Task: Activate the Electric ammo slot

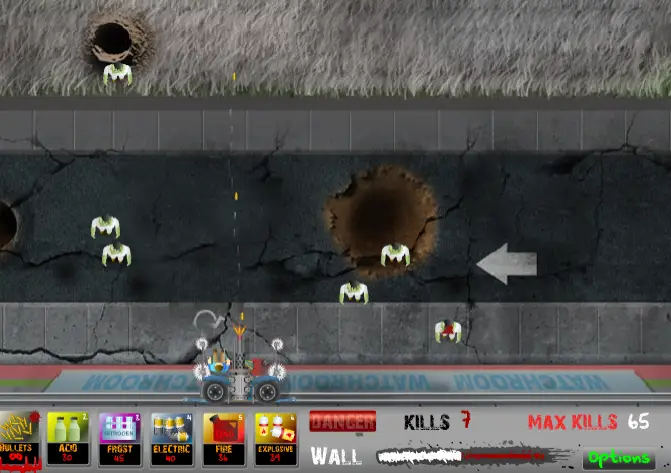Action: click(x=172, y=439)
